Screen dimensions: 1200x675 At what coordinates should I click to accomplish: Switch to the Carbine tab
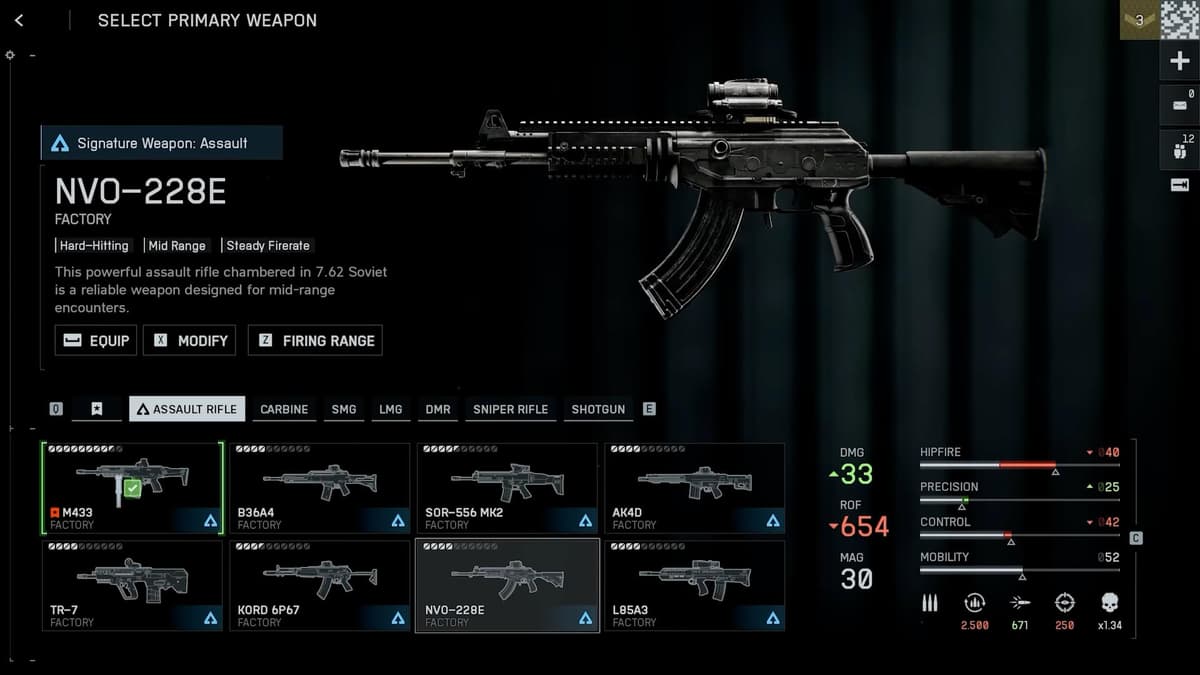pos(284,409)
